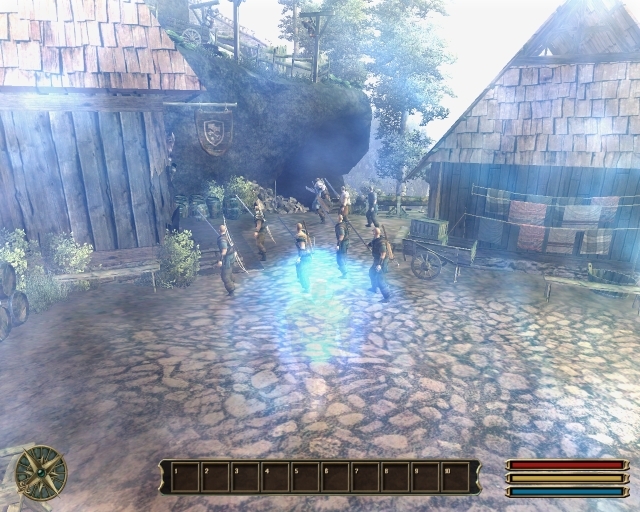The height and width of the screenshot is (512, 640).
Task: Click the compass in the corner
Action: 41,472
